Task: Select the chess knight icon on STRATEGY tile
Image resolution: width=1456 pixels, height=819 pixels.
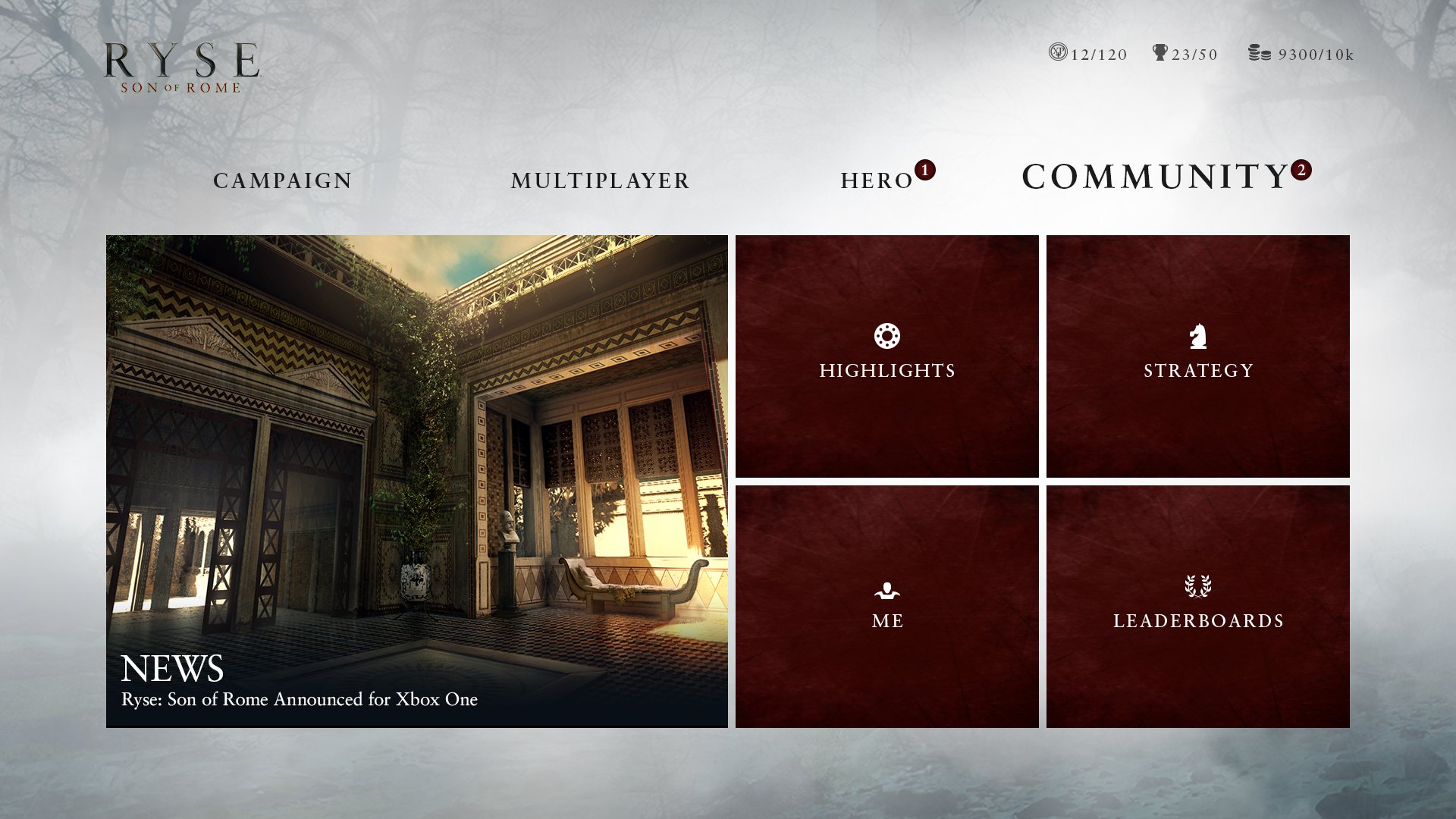Action: pyautogui.click(x=1197, y=333)
